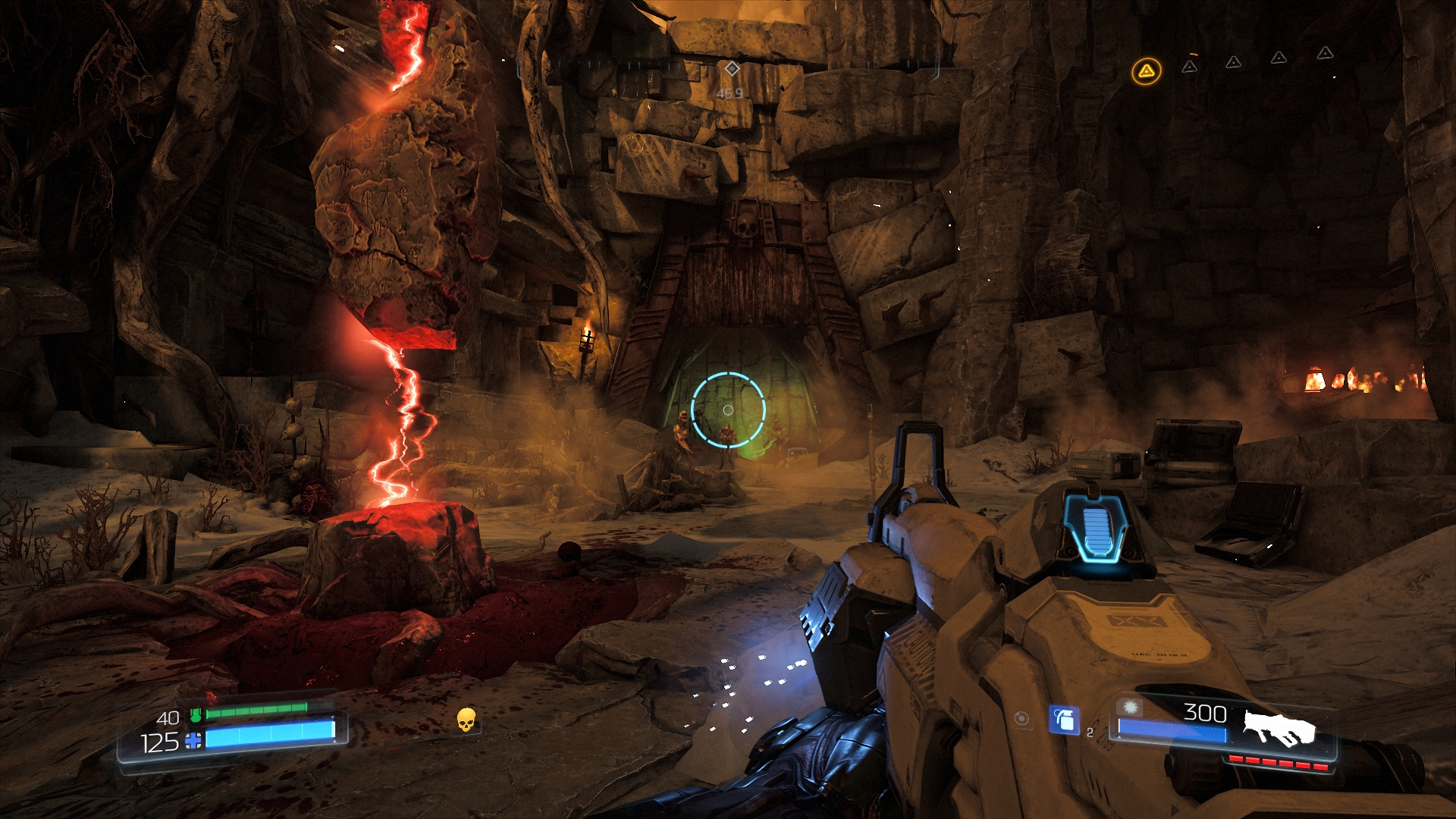
Task: Select the starburst weapon mod icon
Action: tap(1131, 707)
